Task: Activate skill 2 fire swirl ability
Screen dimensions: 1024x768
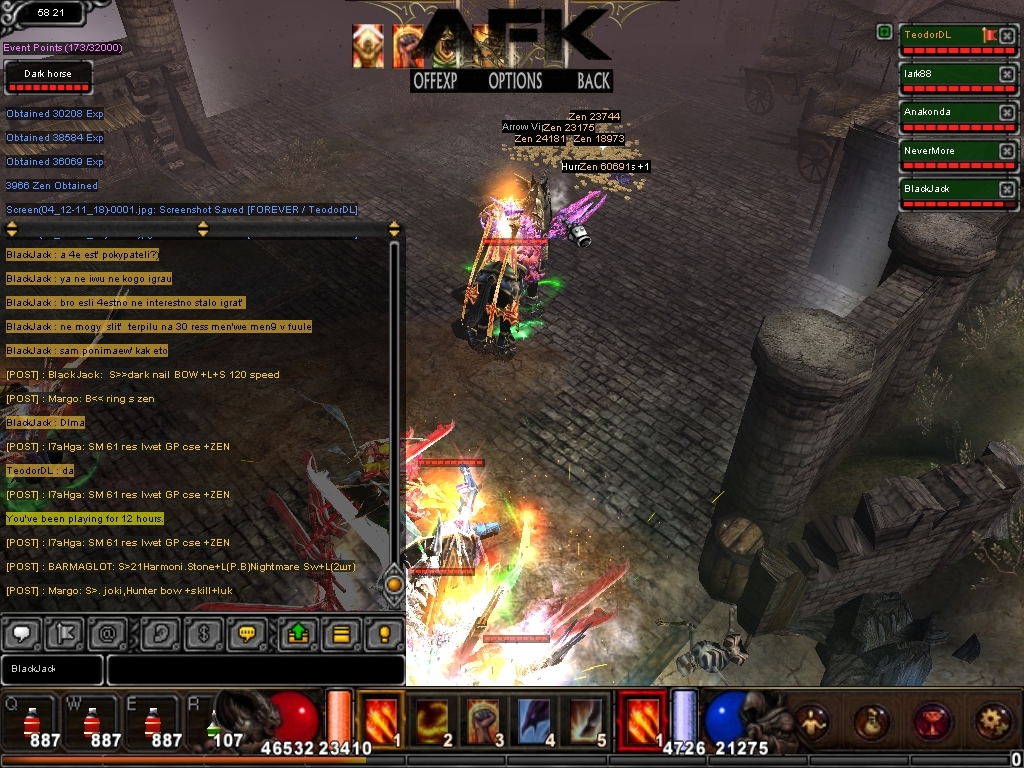Action: 433,720
